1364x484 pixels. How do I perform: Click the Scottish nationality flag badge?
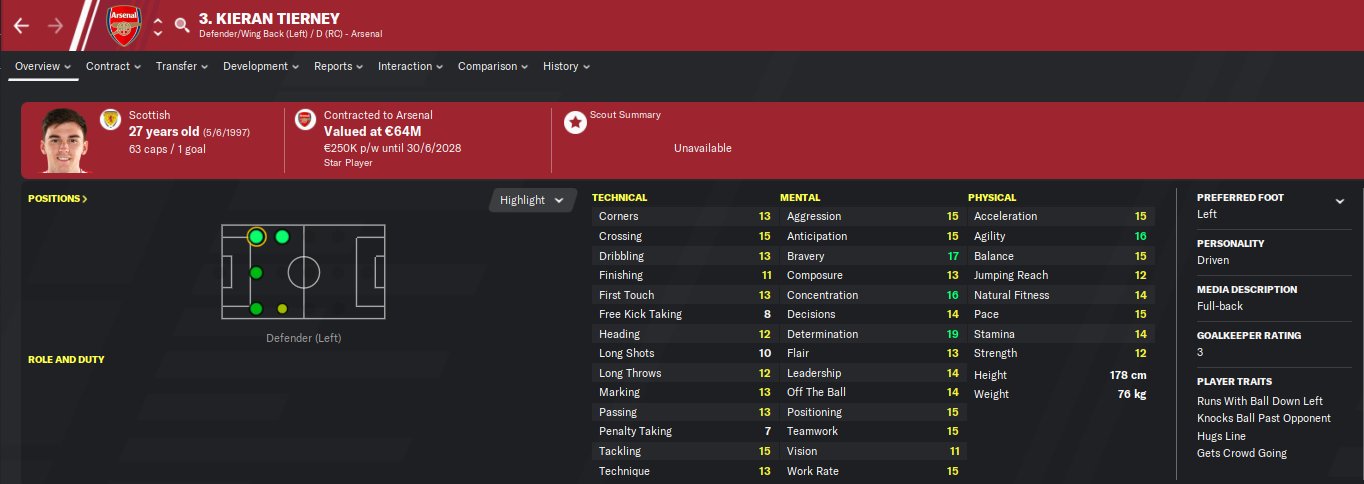point(110,121)
